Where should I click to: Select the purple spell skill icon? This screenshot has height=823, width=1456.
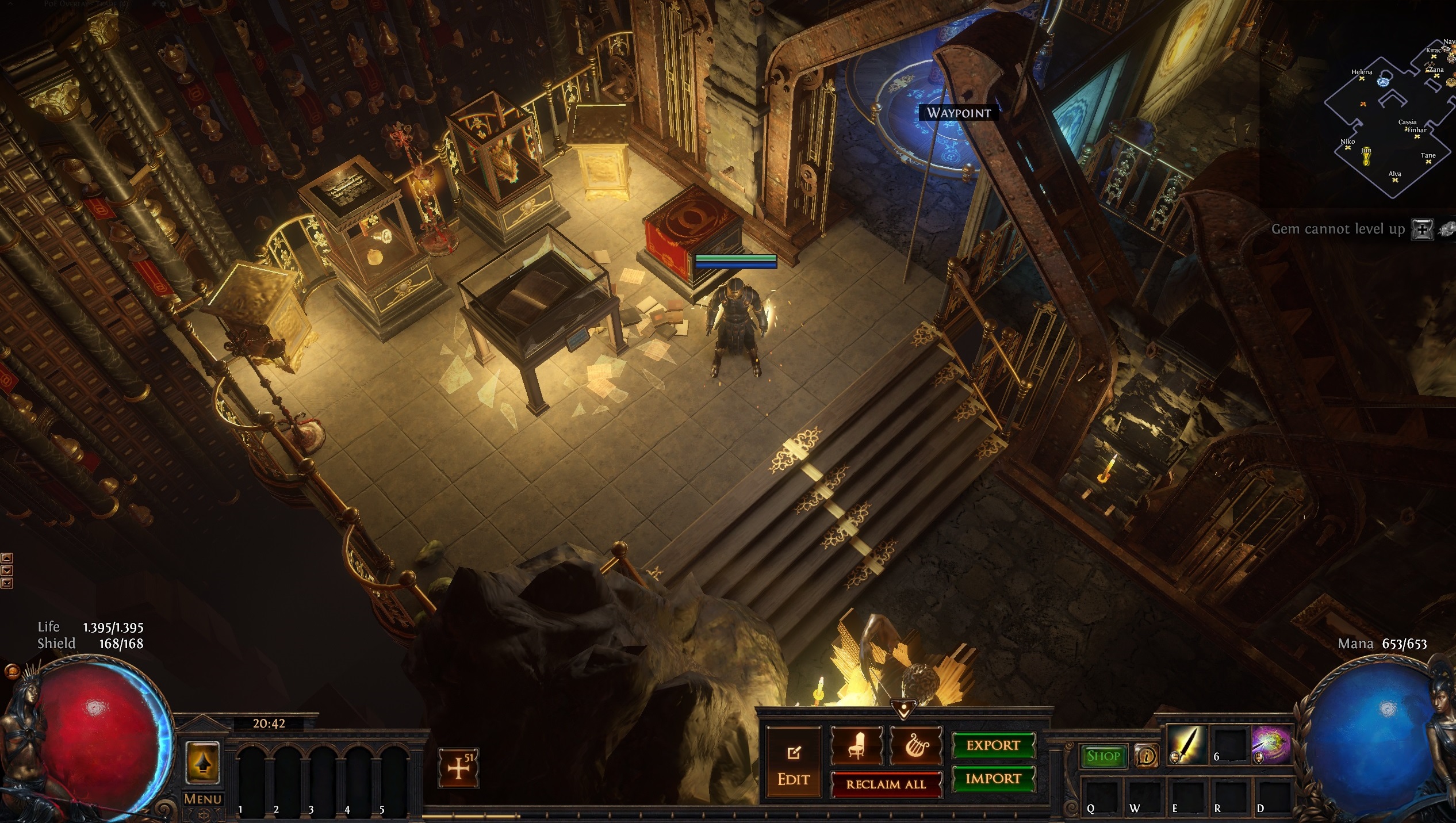1271,745
